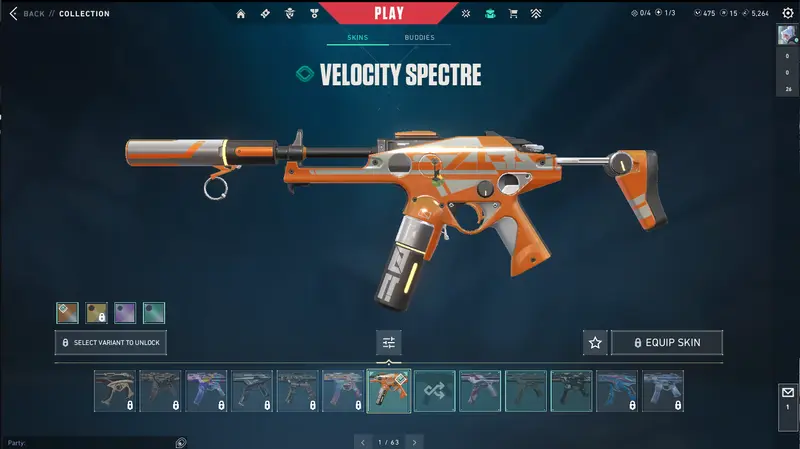Choose the teal variant swatch
Image resolution: width=800 pixels, height=449 pixels.
(154, 313)
